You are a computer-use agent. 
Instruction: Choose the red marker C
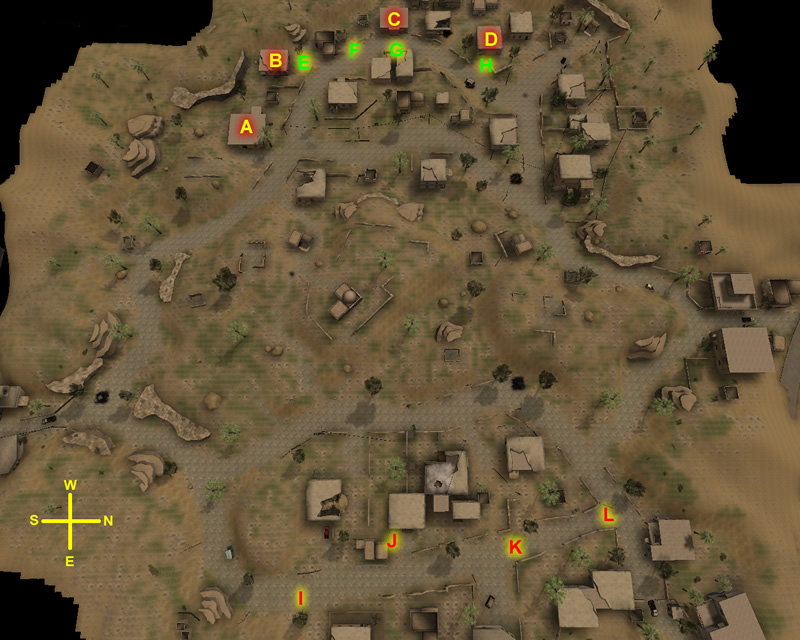[393, 19]
